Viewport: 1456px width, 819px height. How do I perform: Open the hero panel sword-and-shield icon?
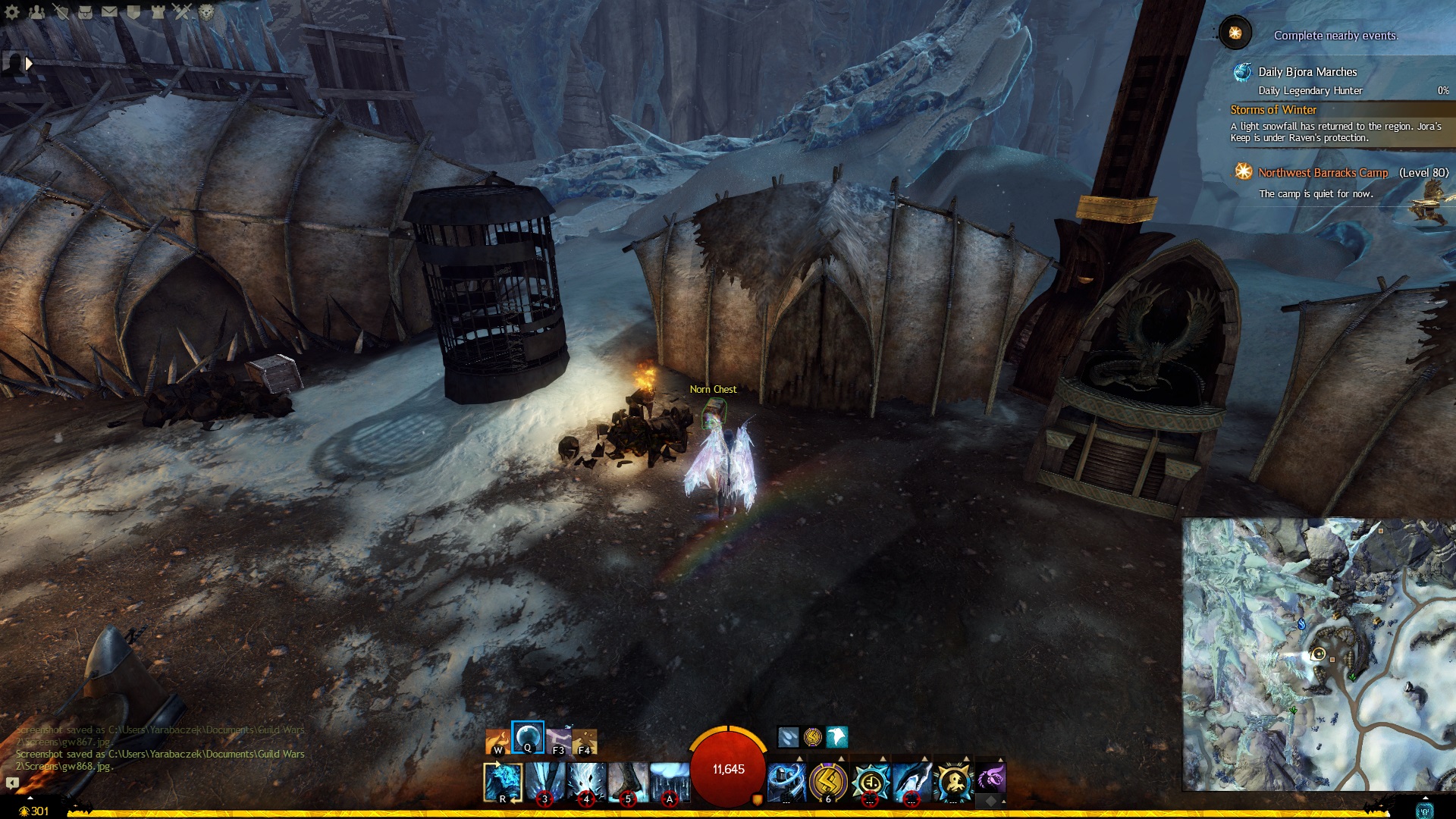61,11
